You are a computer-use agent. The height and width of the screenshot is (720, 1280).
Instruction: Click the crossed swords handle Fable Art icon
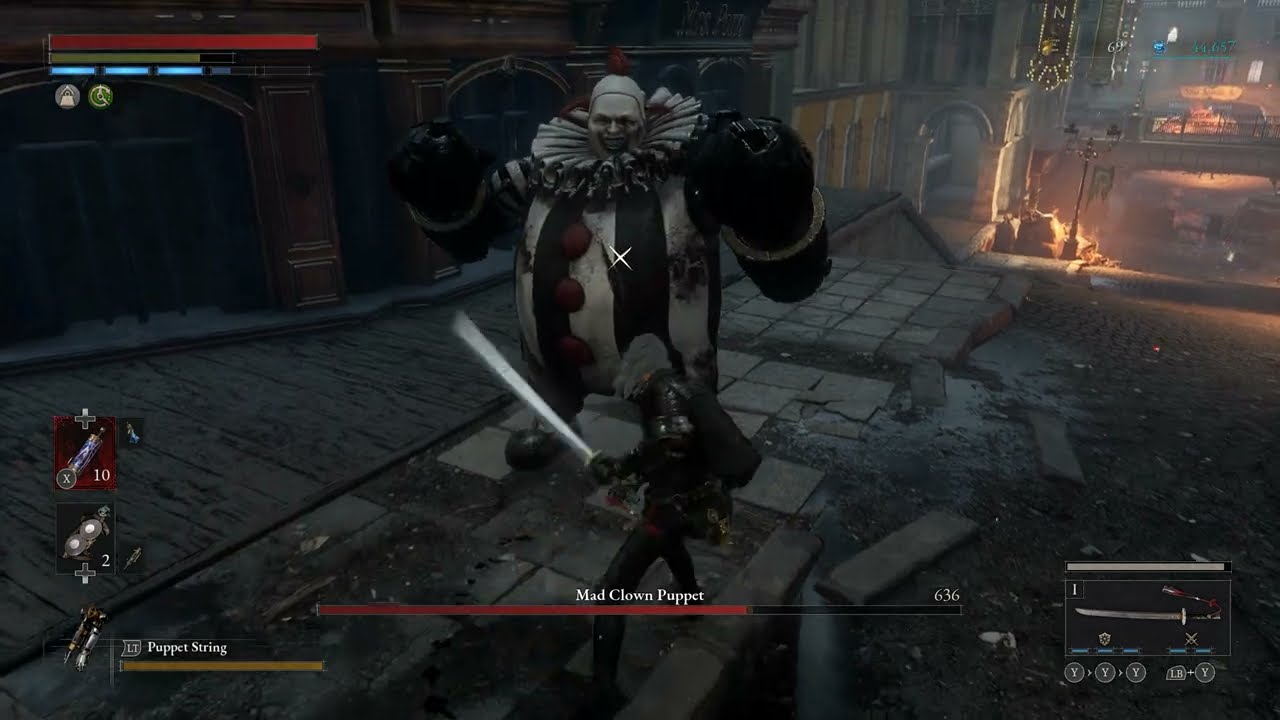click(1191, 639)
